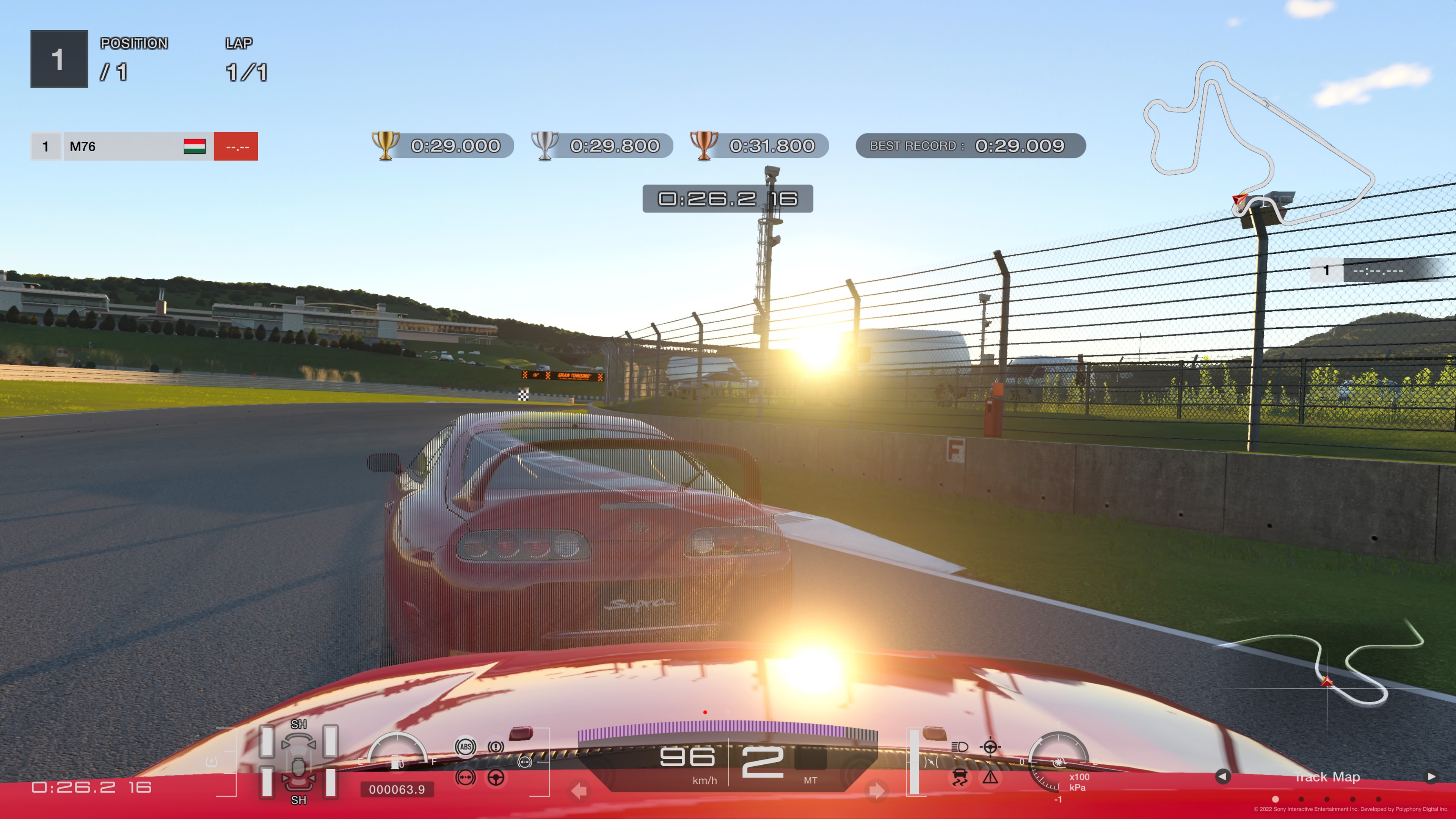Click the headlight high-beam icon
1456x819 pixels.
coord(959,747)
